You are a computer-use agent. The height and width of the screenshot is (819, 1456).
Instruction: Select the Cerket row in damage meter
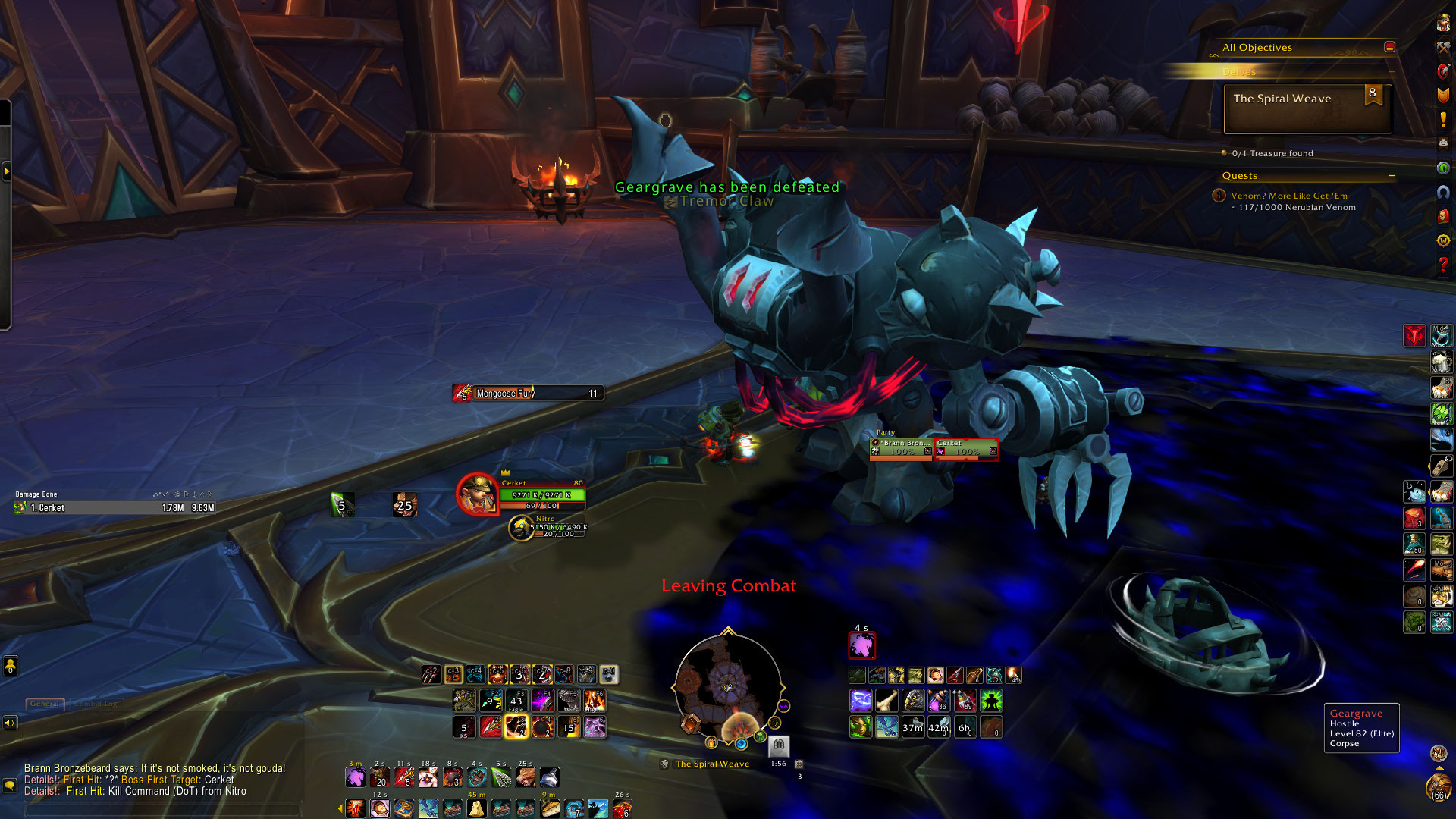pos(114,508)
